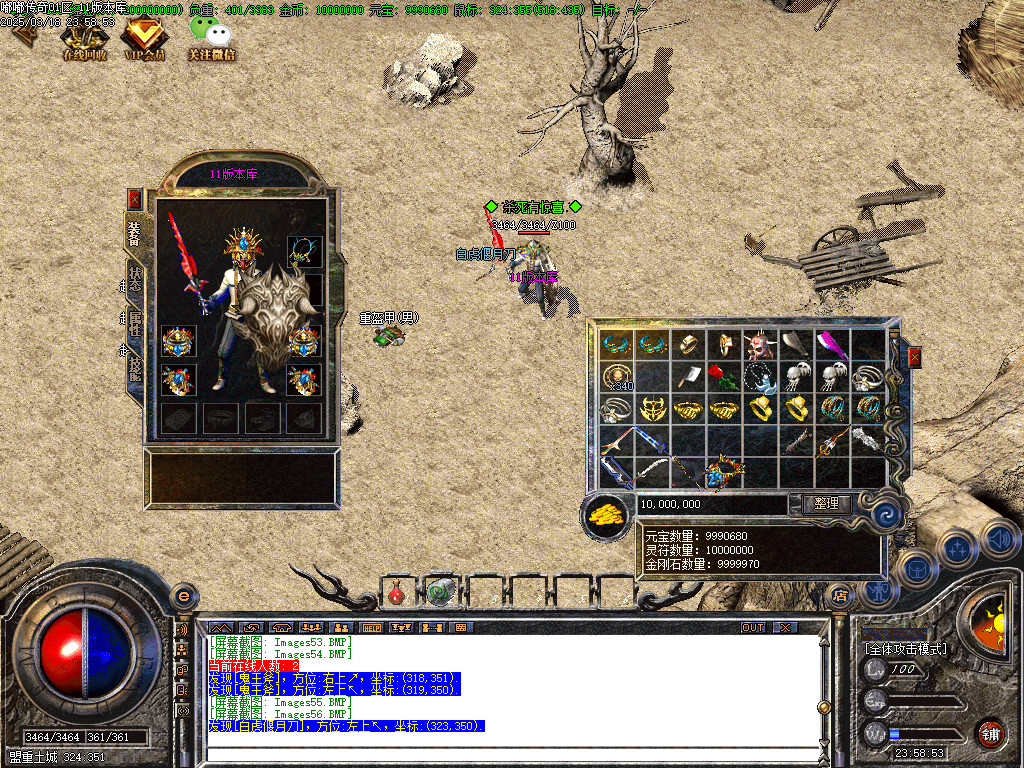
Task: Click the 关注微信 WeChat follow icon
Action: [x=211, y=38]
